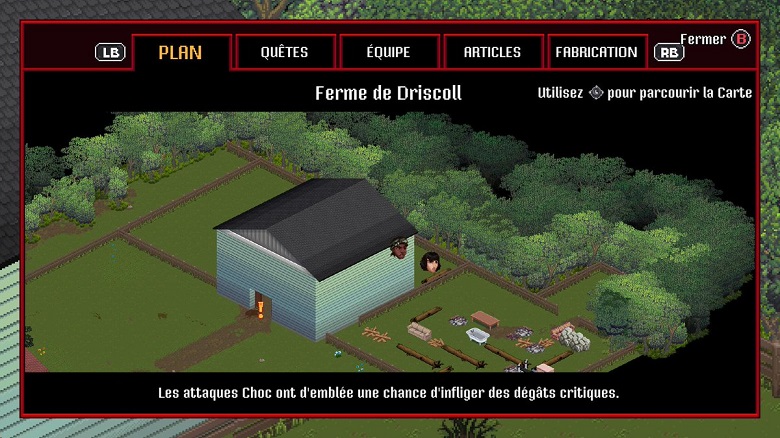Show the ARTICLES tab

pyautogui.click(x=492, y=52)
